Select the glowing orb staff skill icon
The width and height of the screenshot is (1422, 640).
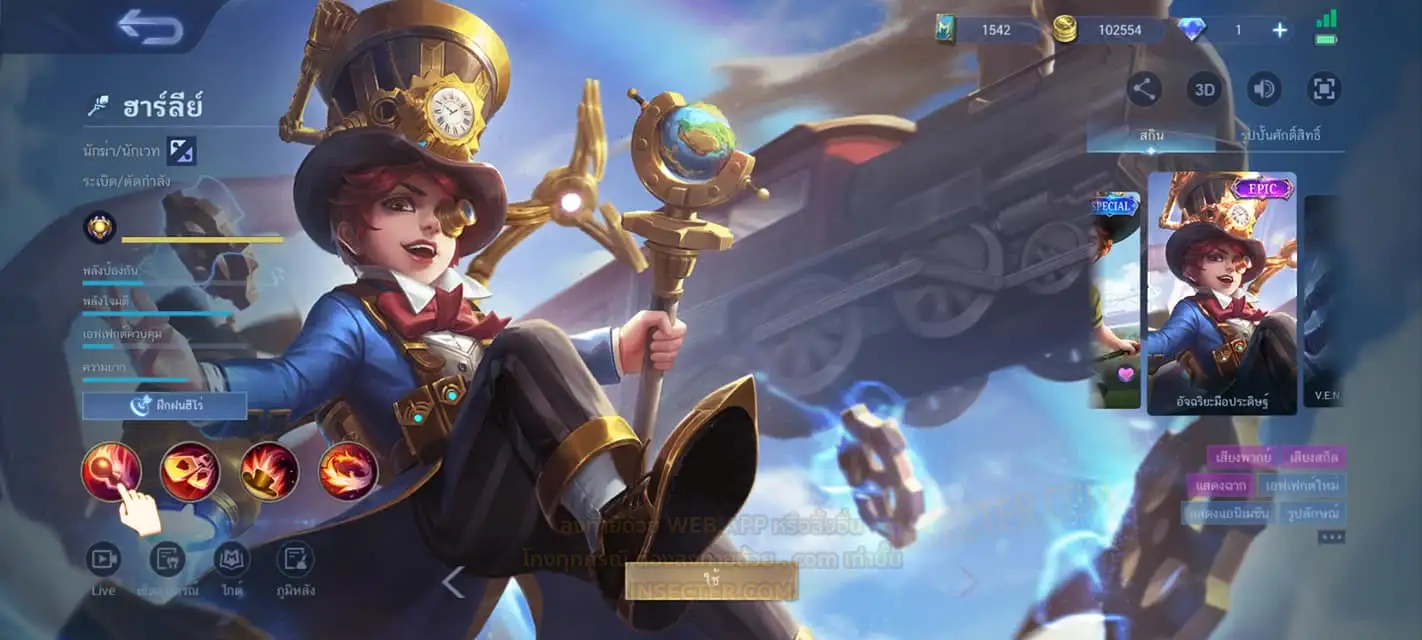(111, 470)
